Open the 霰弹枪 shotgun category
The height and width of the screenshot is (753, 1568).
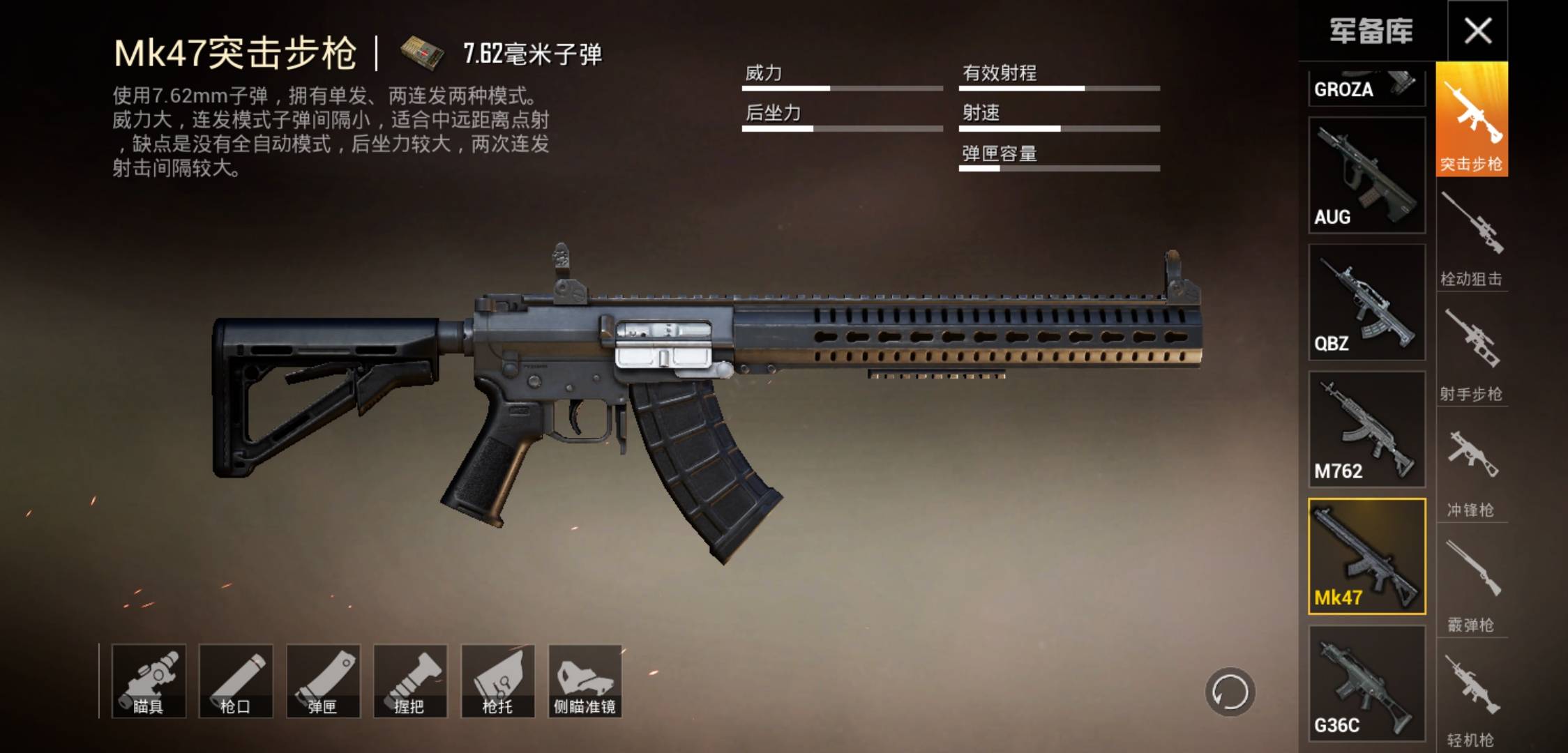(1472, 579)
